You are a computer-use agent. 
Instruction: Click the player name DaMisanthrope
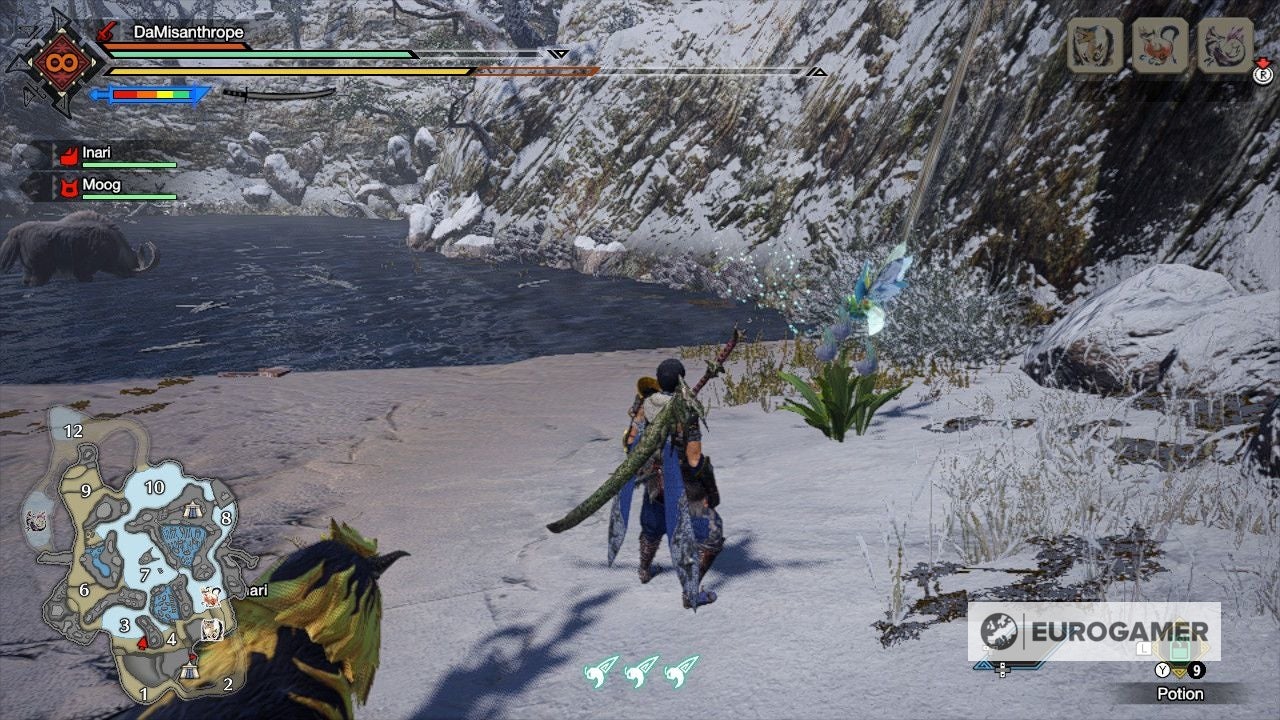190,32
